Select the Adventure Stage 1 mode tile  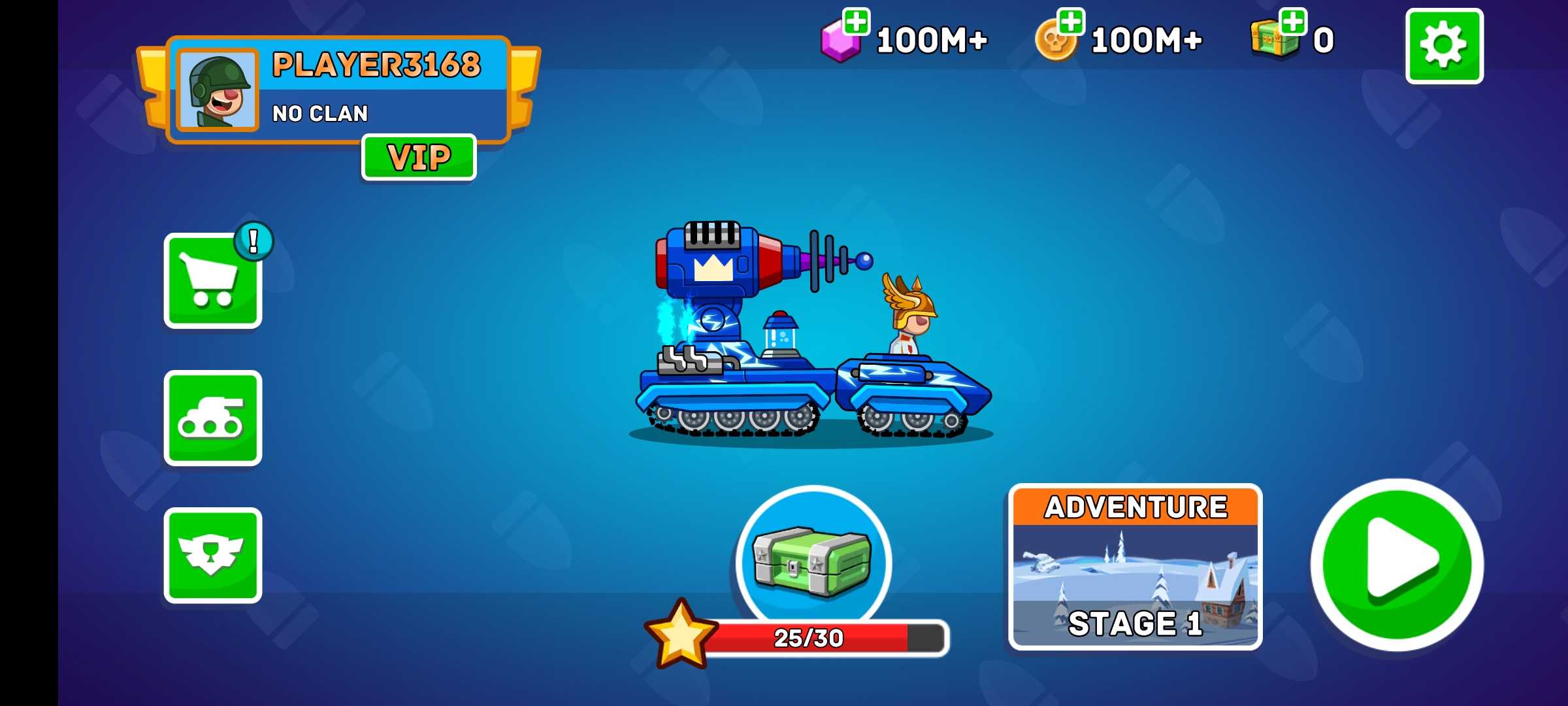[1135, 567]
